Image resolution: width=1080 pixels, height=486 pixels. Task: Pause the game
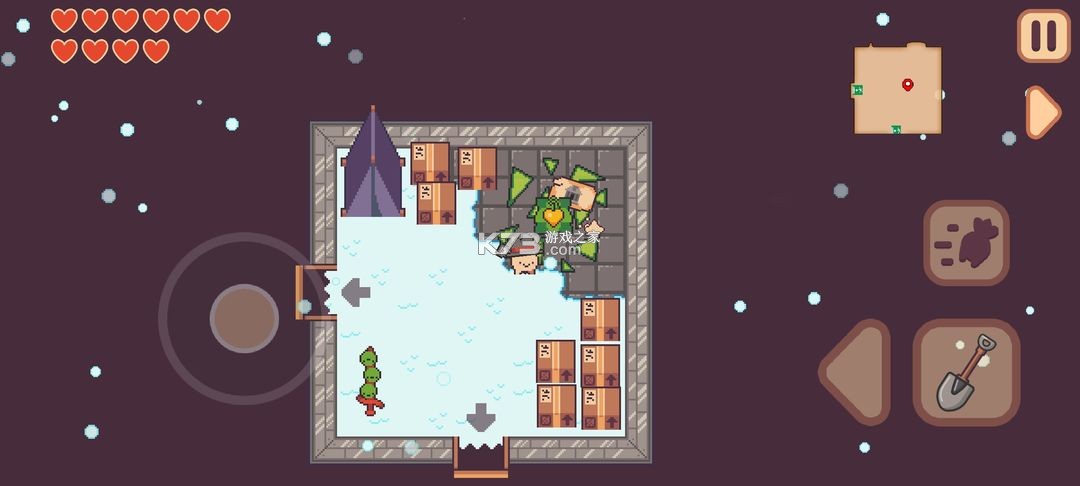click(x=1043, y=36)
